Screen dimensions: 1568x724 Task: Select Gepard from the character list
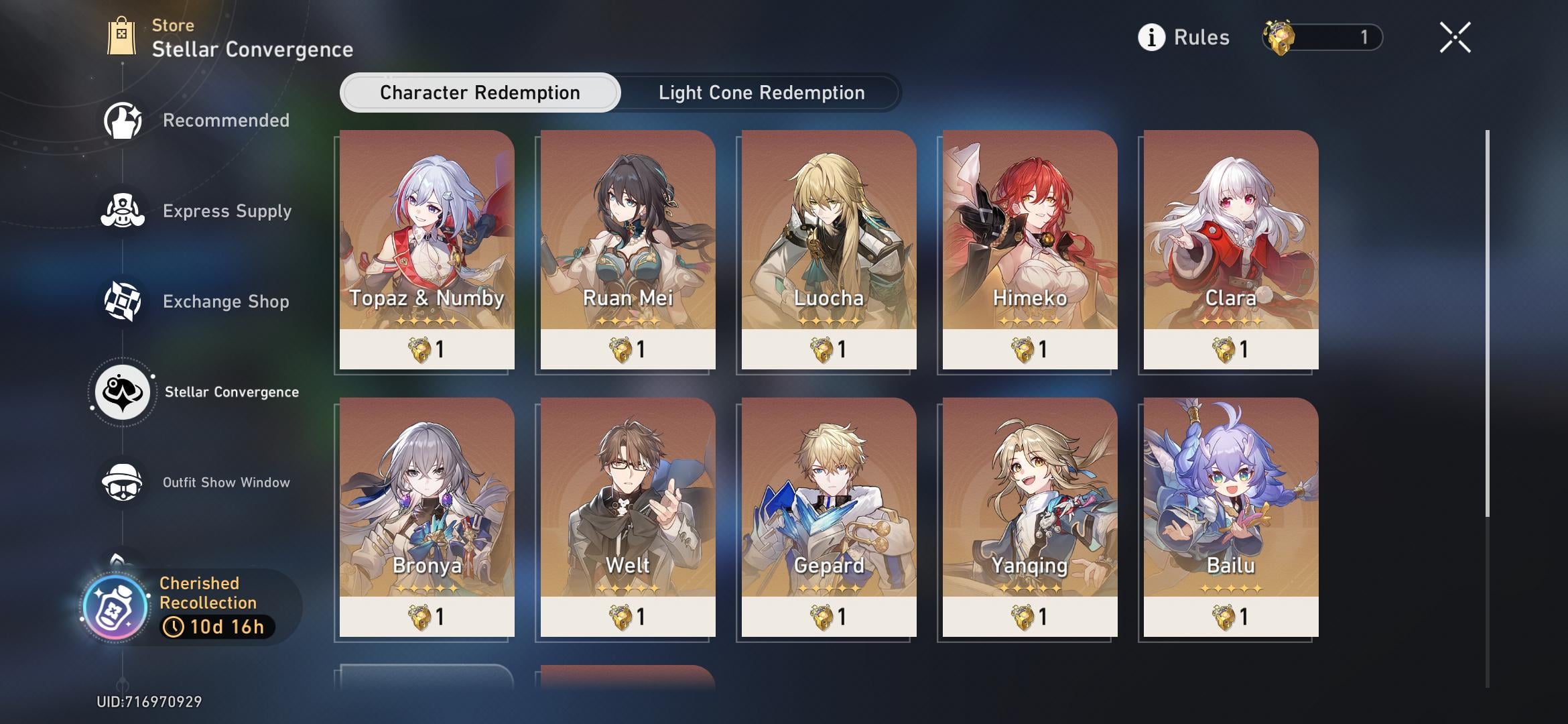tap(829, 516)
